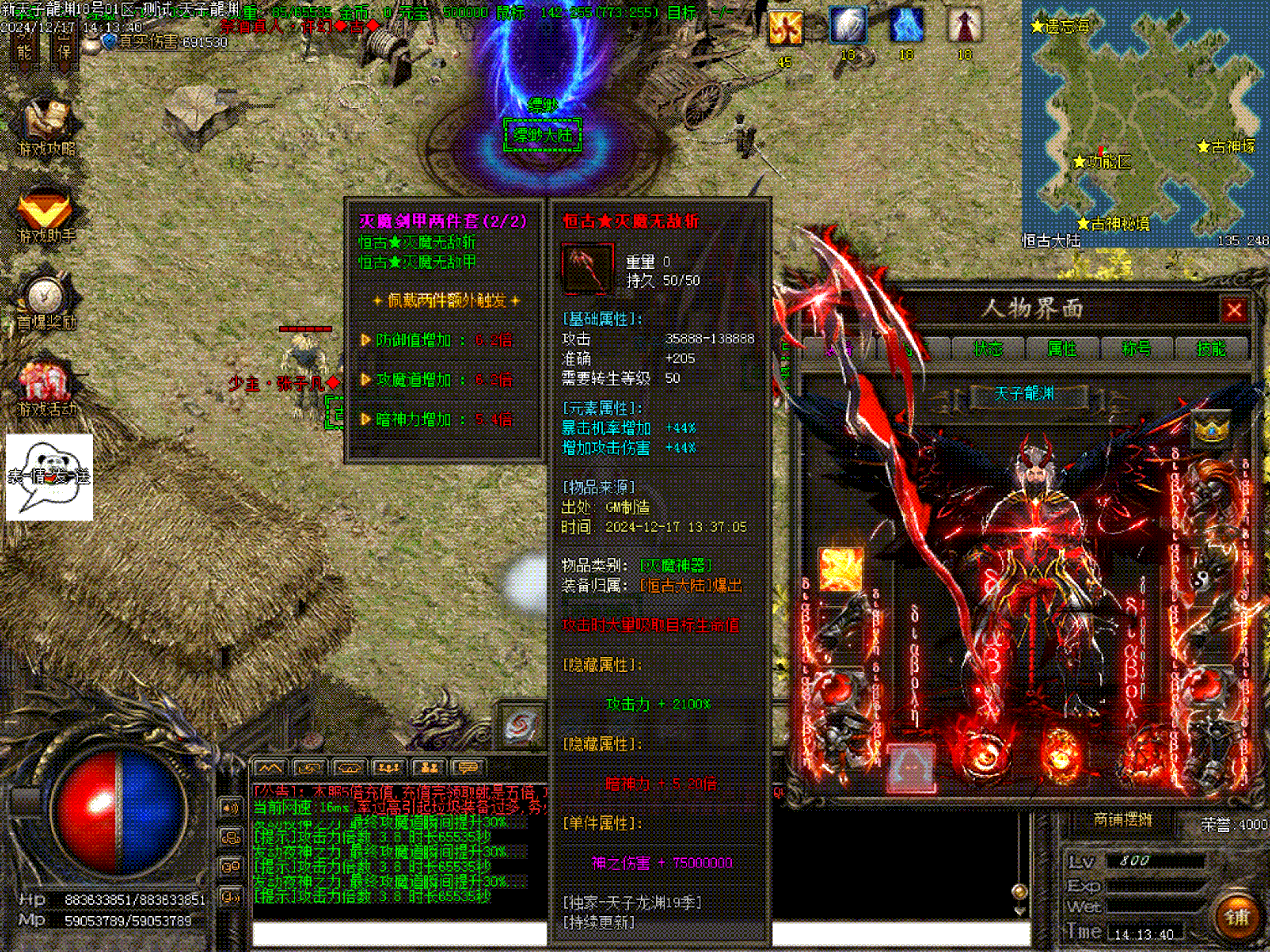Toggle the speaker sound button beside chat
The image size is (1270, 952).
pos(231,808)
